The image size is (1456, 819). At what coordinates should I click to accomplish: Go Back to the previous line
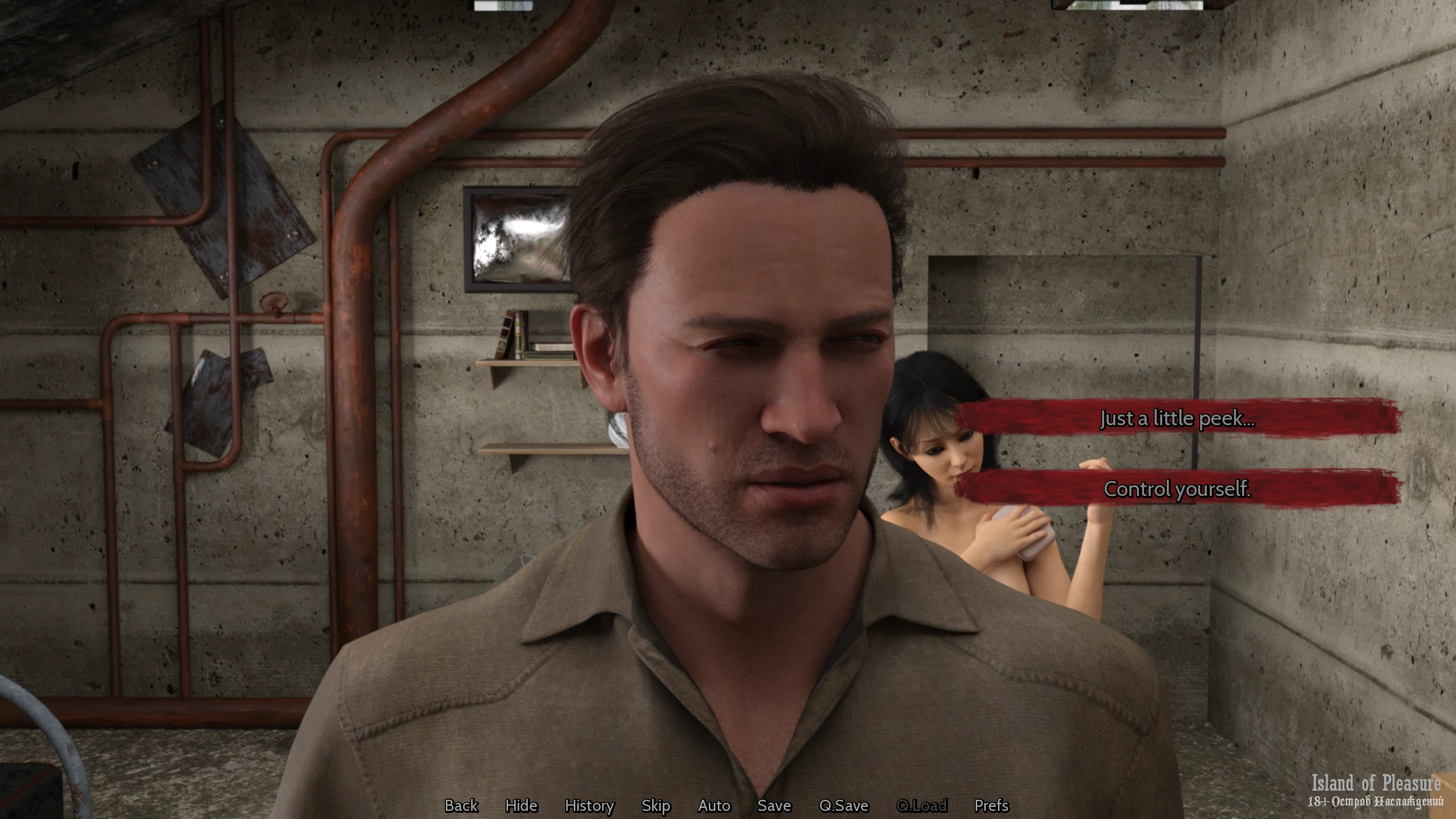(461, 805)
